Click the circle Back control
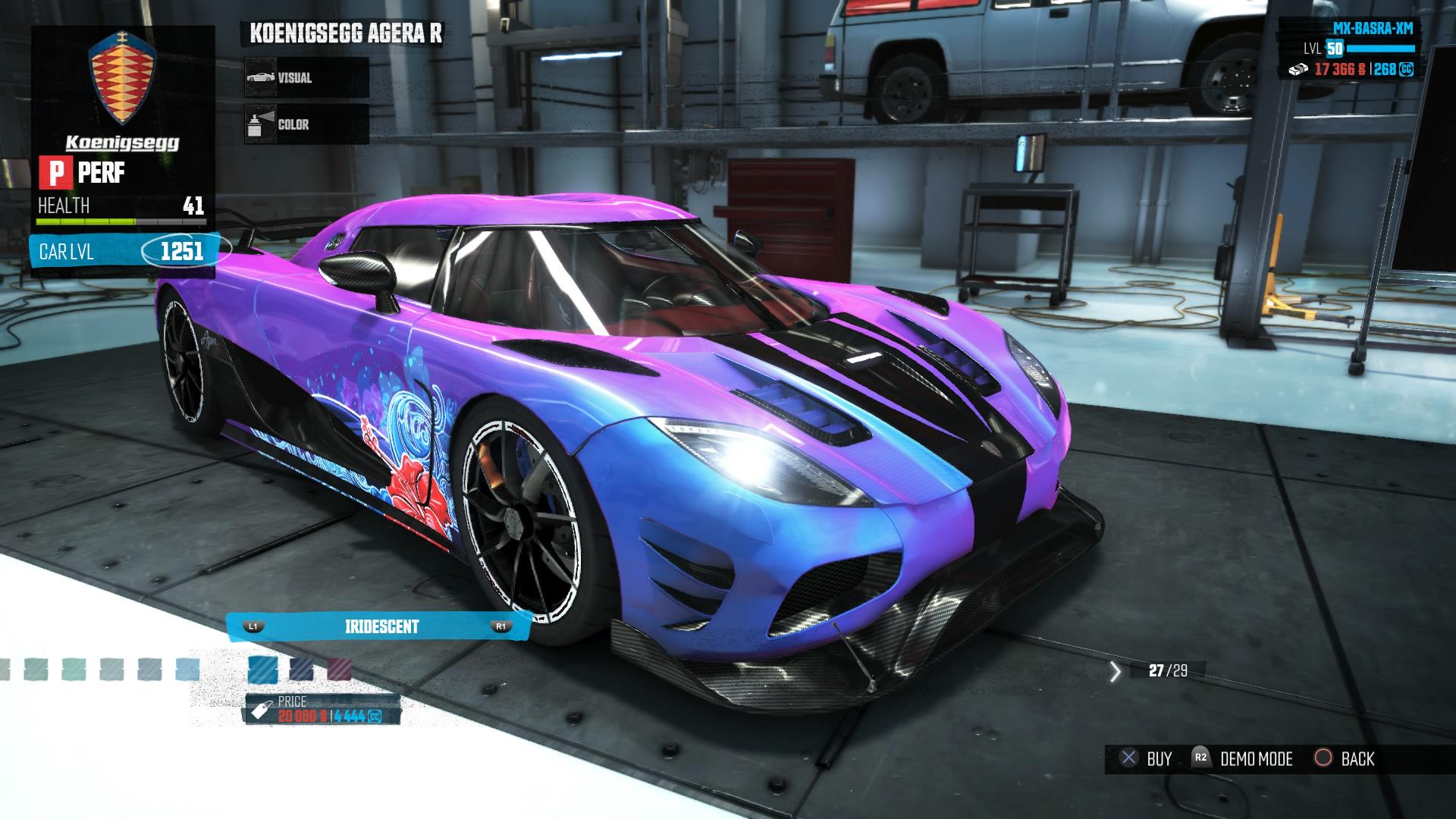The image size is (1456, 819). [1323, 758]
